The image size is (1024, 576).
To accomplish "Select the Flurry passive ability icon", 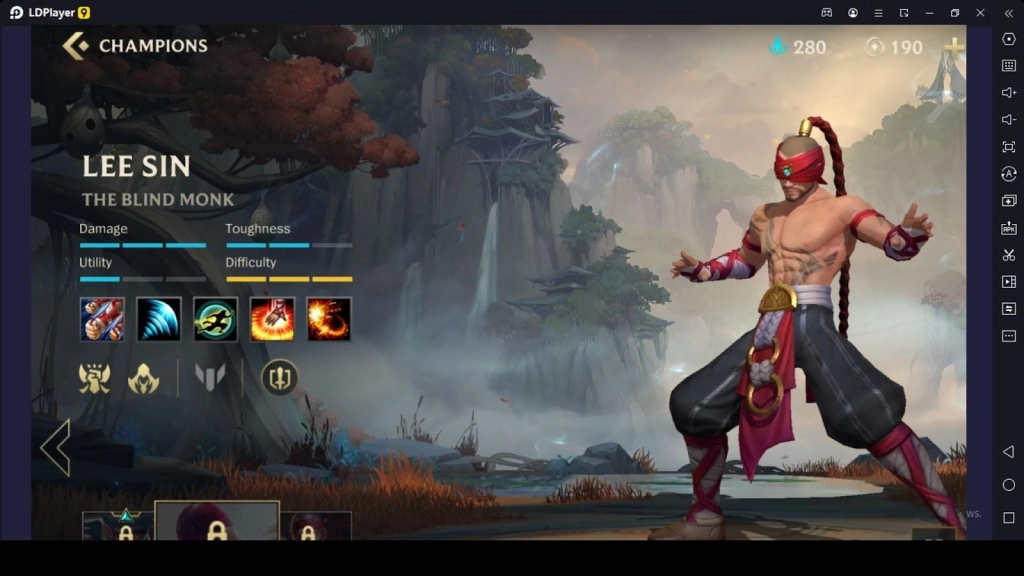I will [x=102, y=320].
